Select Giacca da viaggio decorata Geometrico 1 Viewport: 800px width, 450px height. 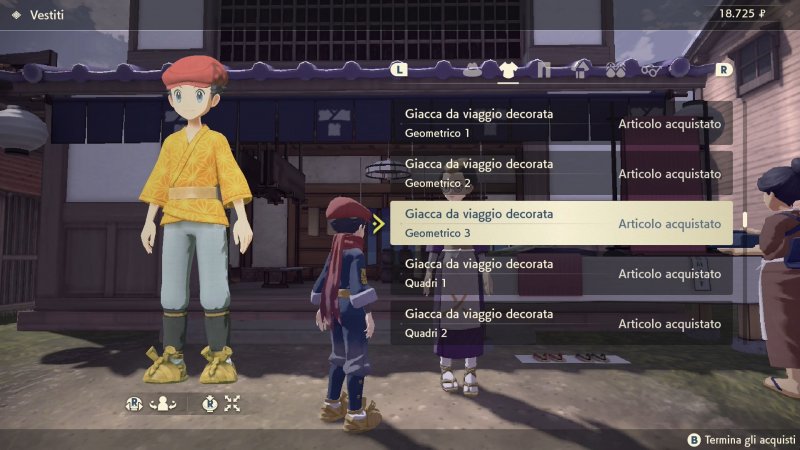click(560, 123)
